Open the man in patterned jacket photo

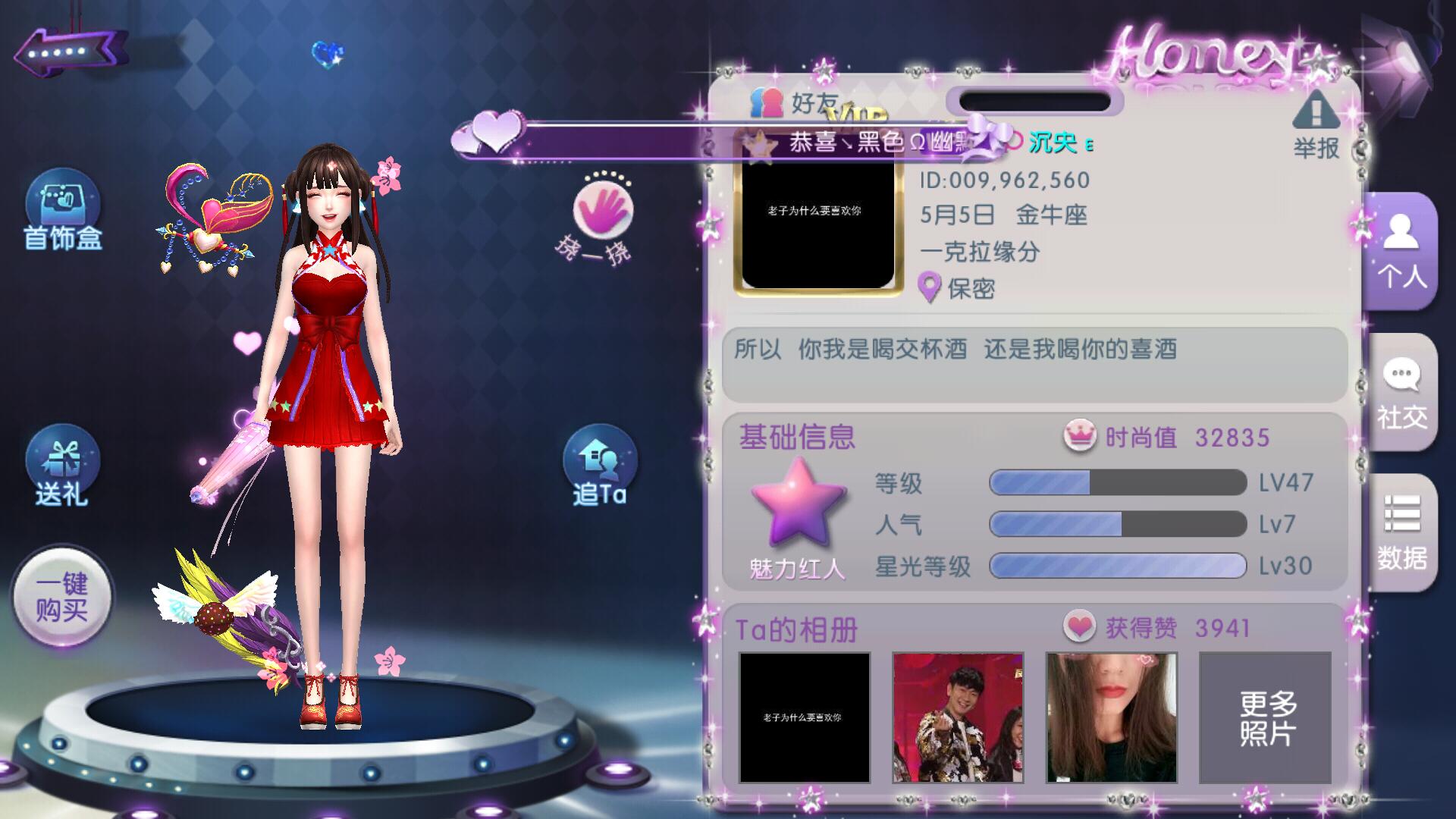pyautogui.click(x=958, y=717)
